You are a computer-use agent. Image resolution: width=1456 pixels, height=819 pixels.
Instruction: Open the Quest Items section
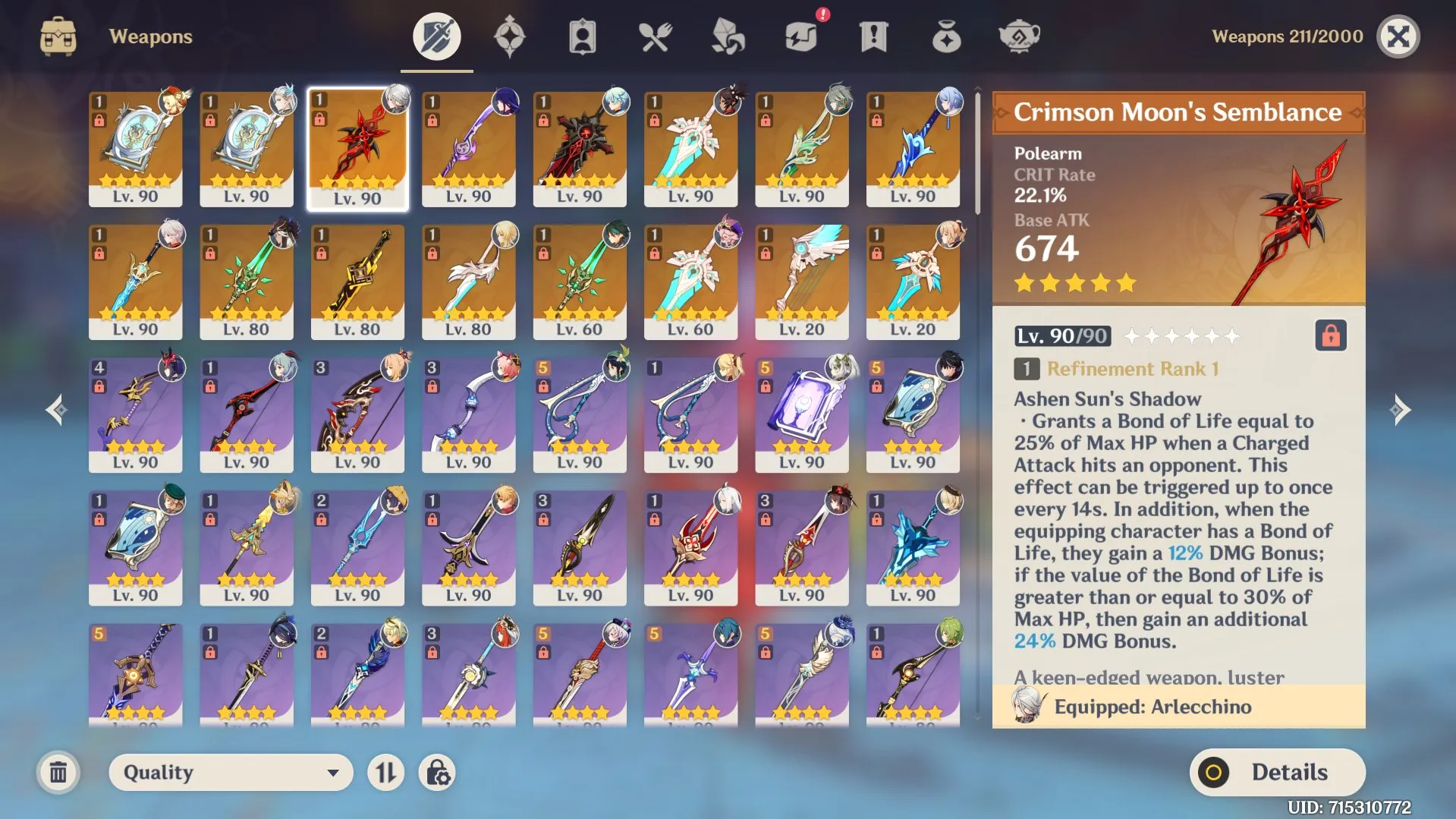click(x=873, y=36)
